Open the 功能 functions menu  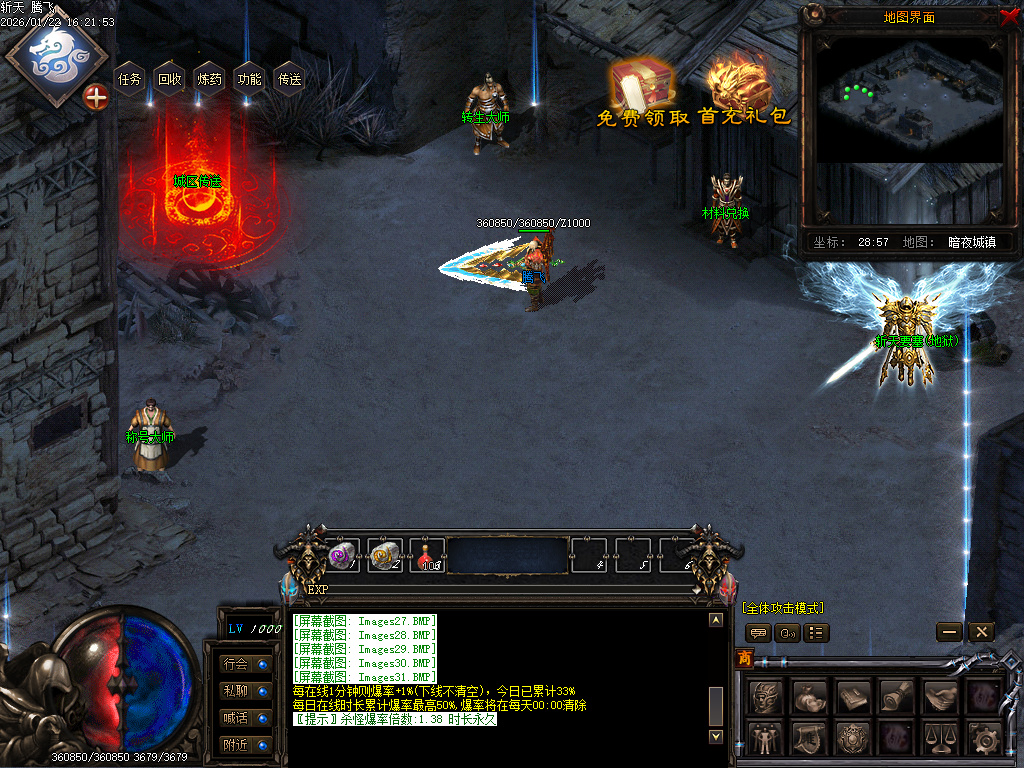click(x=249, y=79)
